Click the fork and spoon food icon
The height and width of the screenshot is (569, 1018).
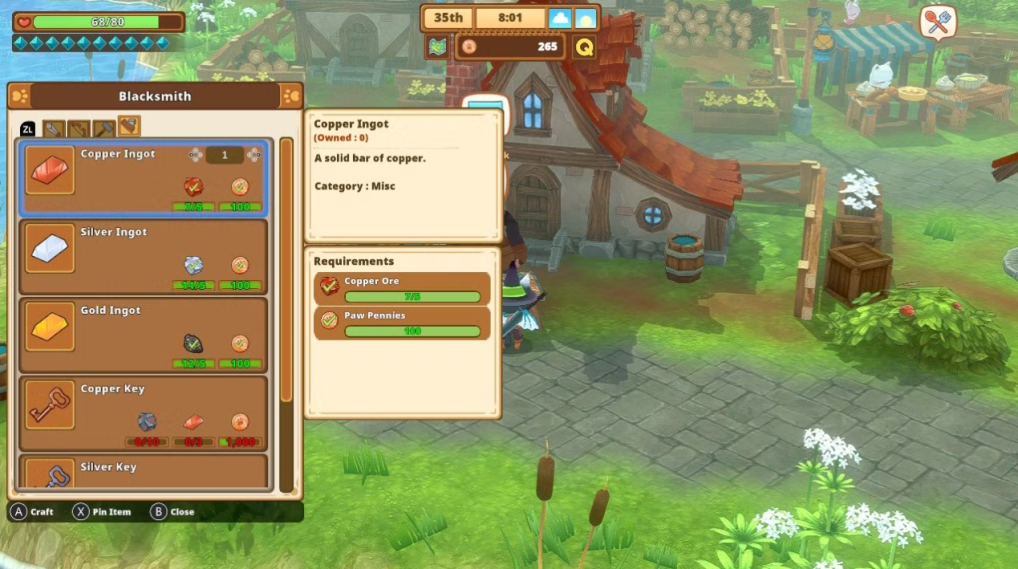pos(937,23)
